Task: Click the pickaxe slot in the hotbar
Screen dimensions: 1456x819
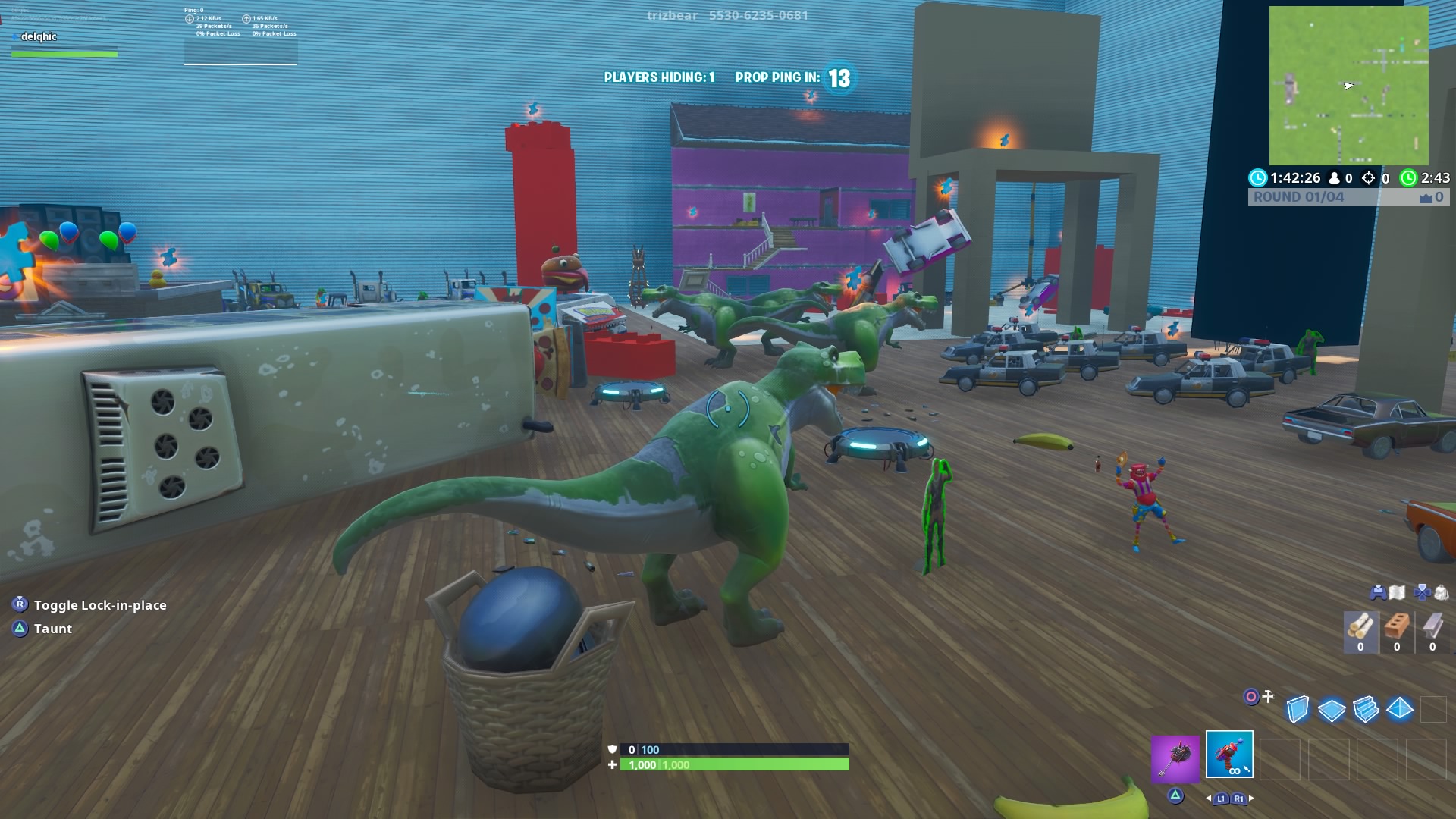Action: point(1175,760)
